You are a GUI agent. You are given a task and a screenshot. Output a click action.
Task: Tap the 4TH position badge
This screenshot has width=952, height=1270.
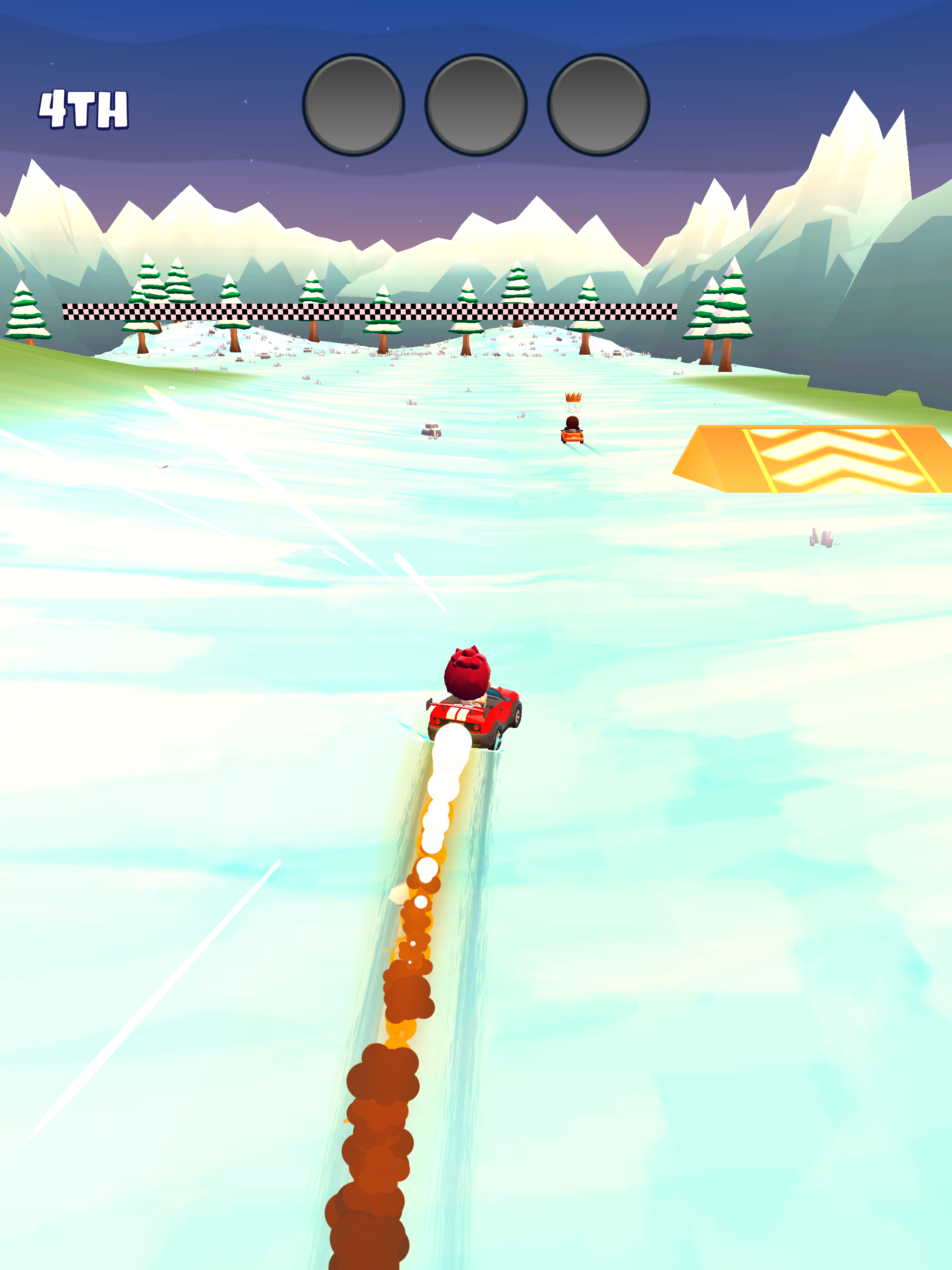83,109
